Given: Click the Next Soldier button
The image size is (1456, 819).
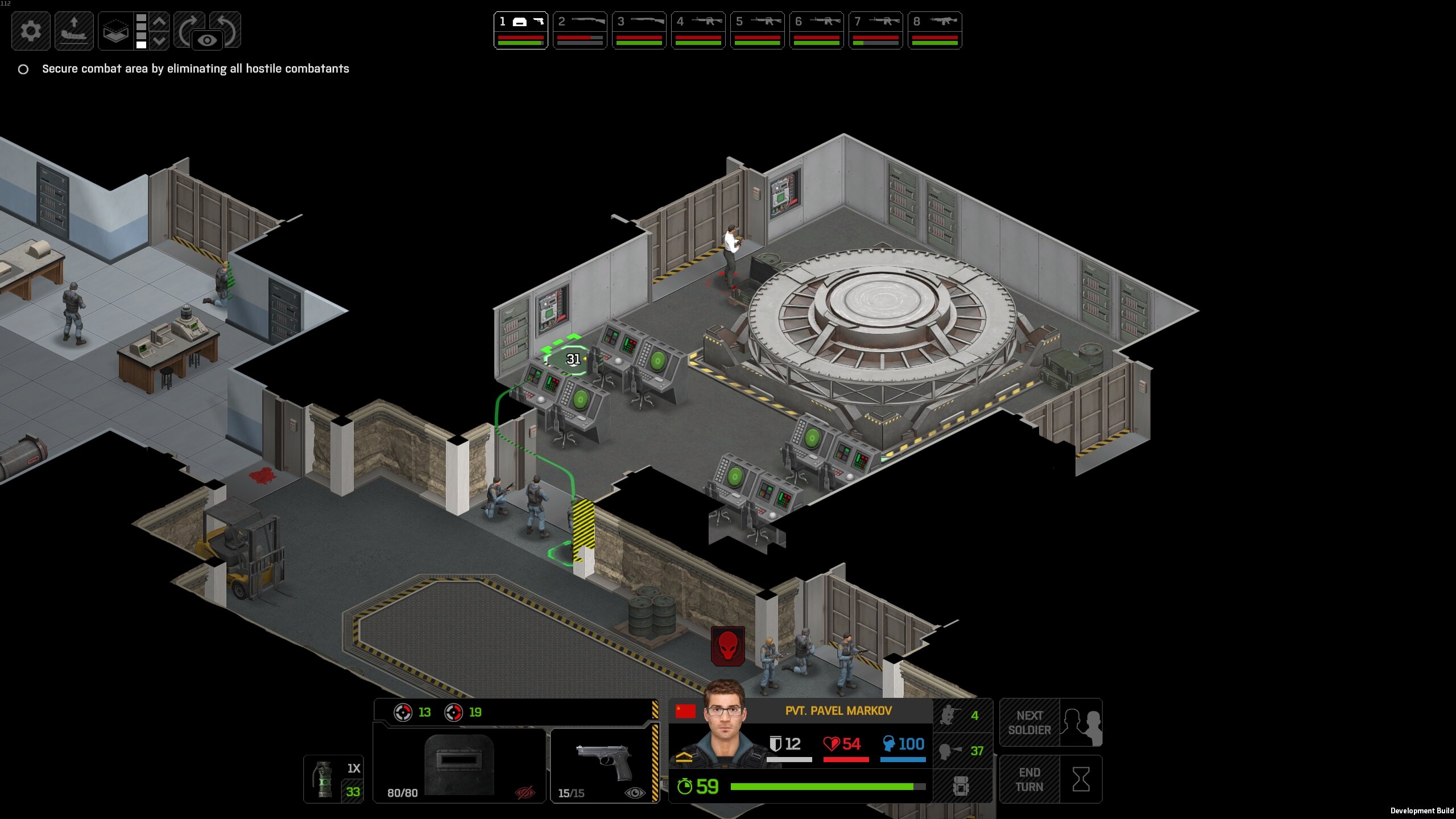Looking at the screenshot, I should coord(1050,722).
